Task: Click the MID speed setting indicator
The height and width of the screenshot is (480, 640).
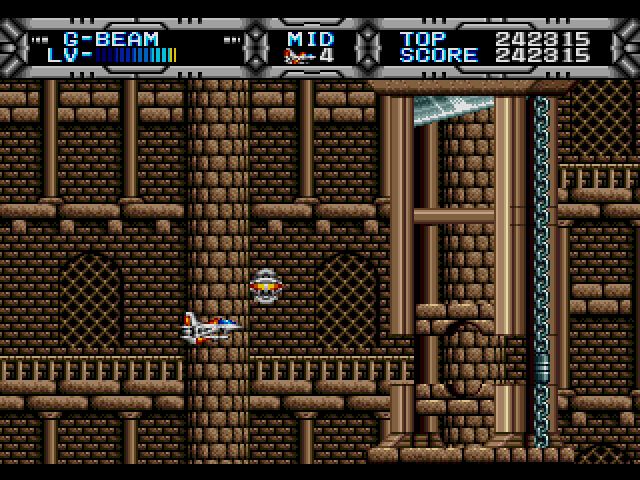Action: [309, 39]
